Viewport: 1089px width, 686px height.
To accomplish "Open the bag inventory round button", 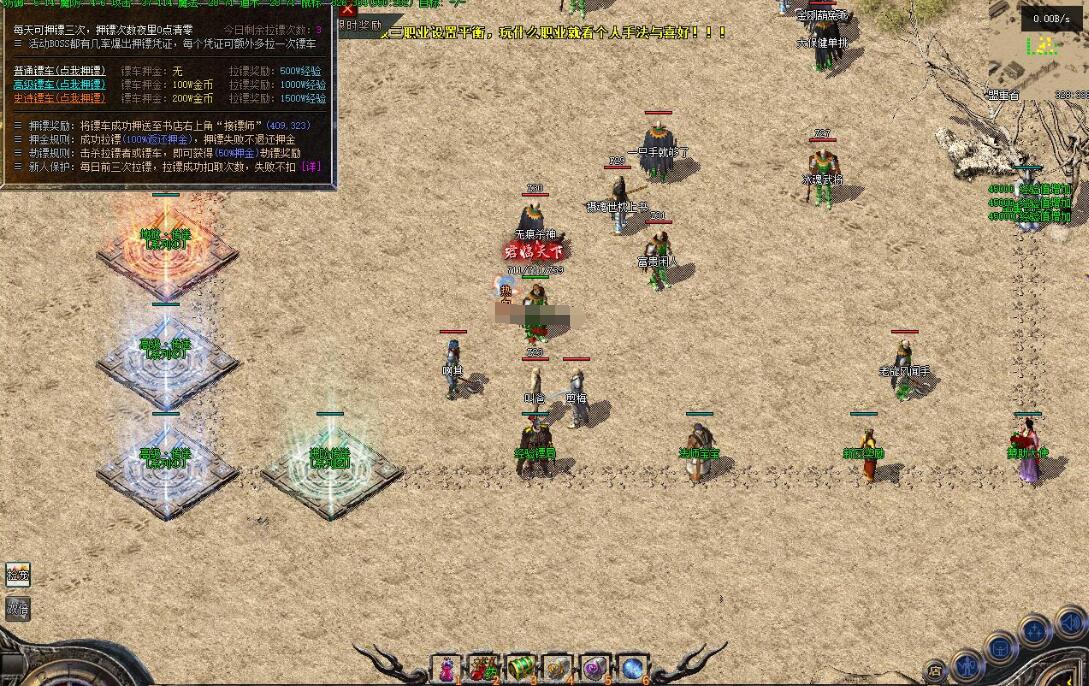I will (1000, 648).
